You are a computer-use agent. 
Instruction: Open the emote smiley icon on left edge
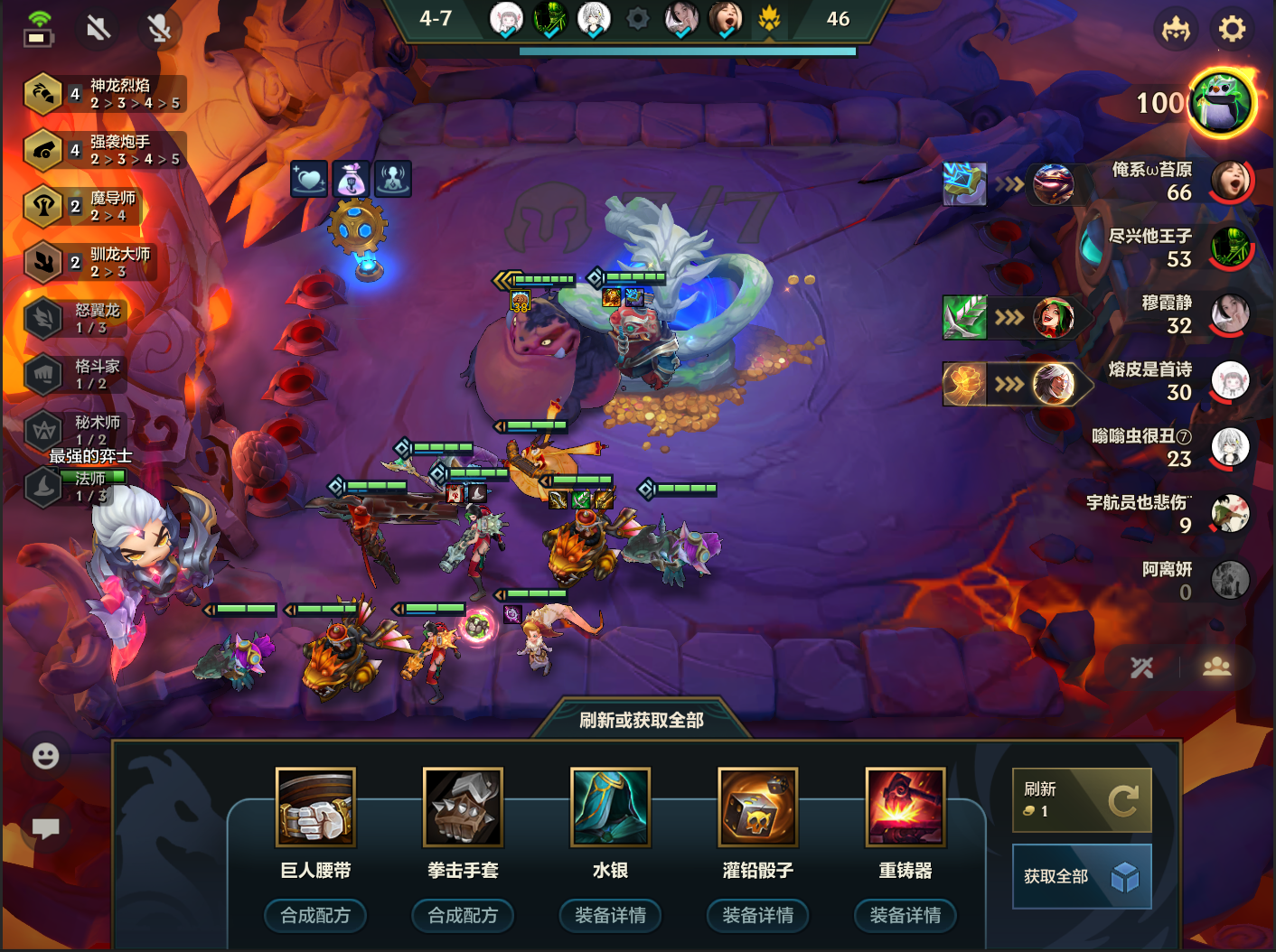pos(45,757)
